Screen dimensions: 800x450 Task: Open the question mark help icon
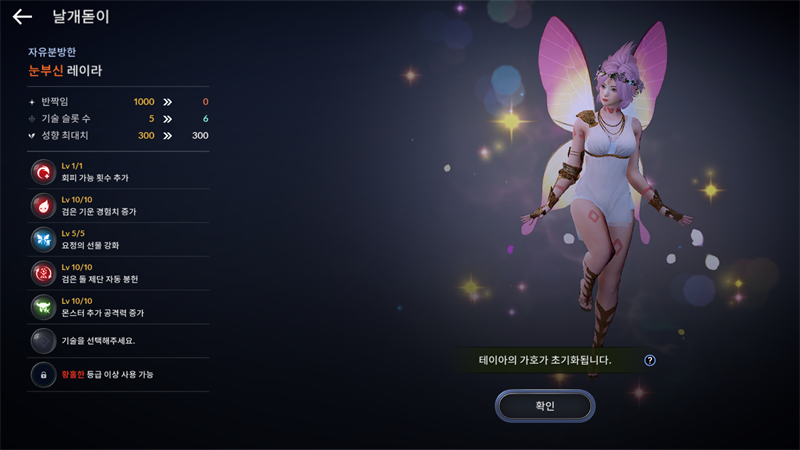pos(650,360)
